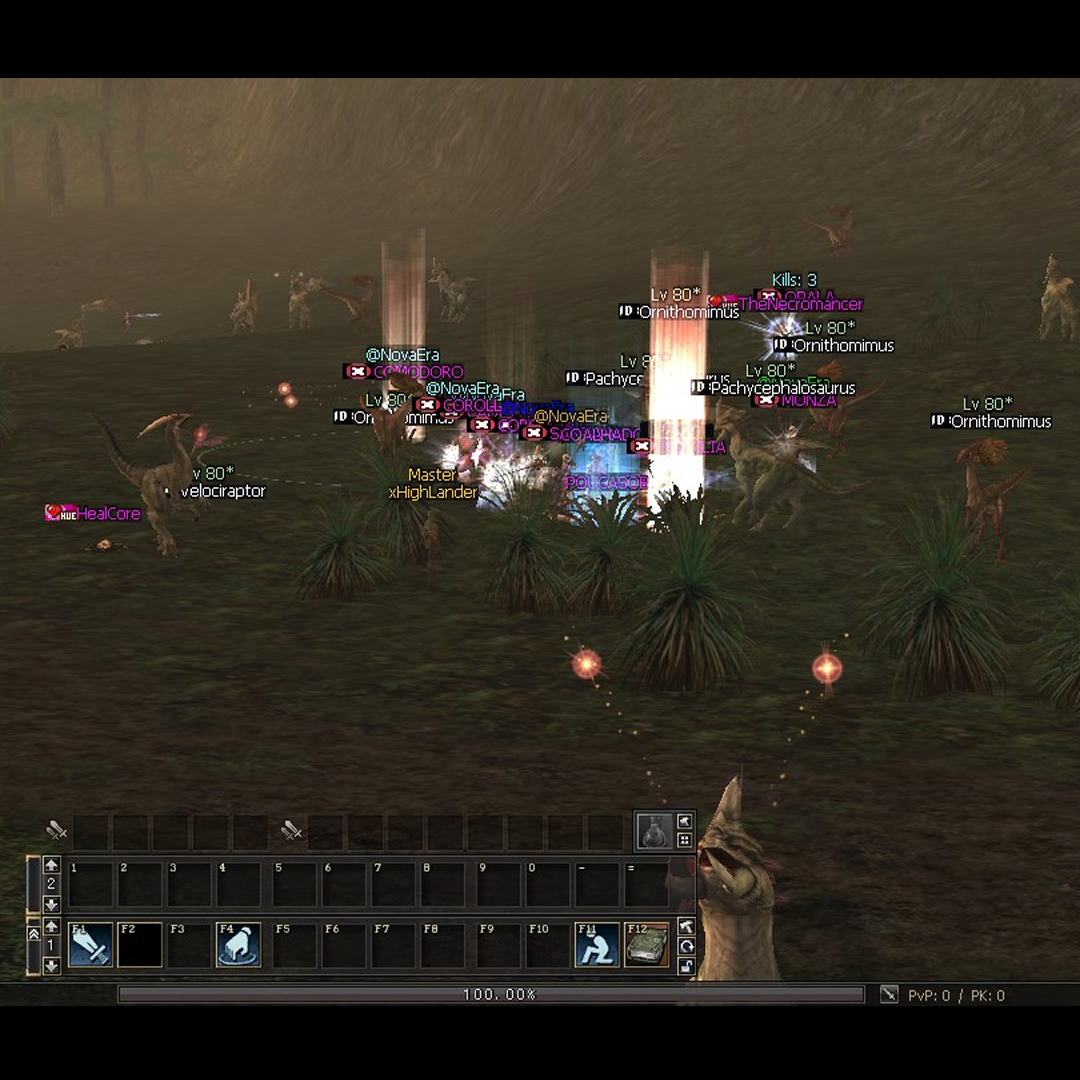
Task: Page down on shortcut bar 2
Action: click(52, 904)
